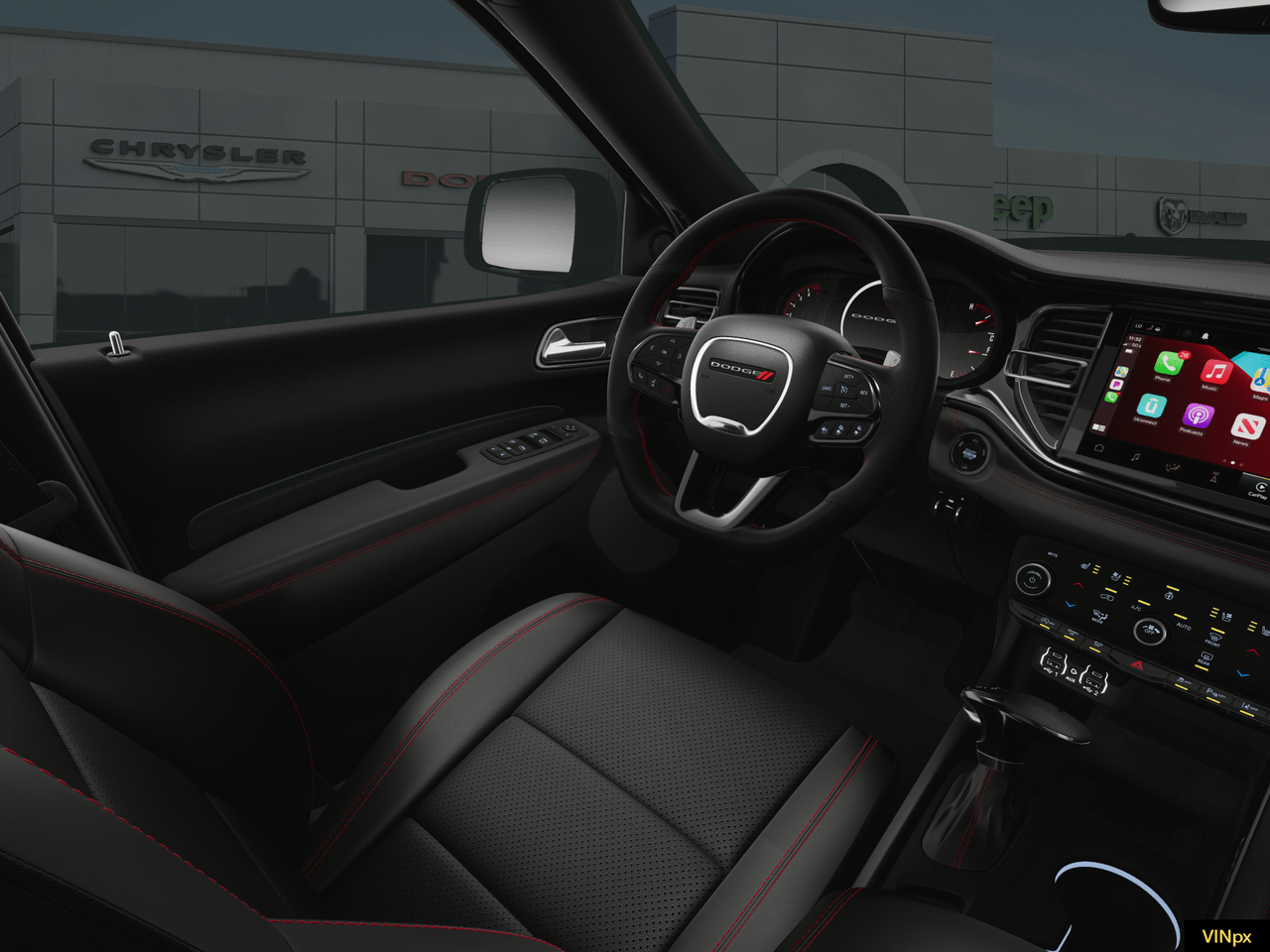Tap the notification bell on the infotainment screen
The height and width of the screenshot is (952, 1270).
[x=1206, y=336]
